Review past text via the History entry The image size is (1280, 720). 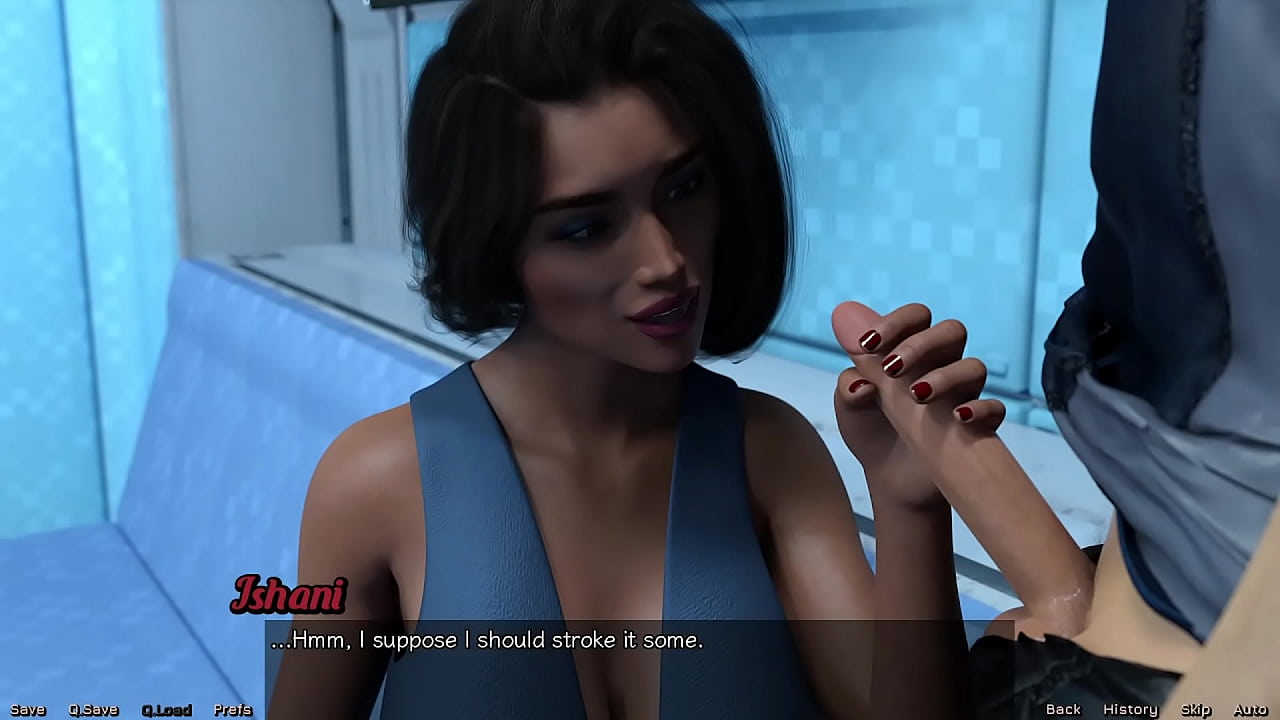coord(1129,709)
